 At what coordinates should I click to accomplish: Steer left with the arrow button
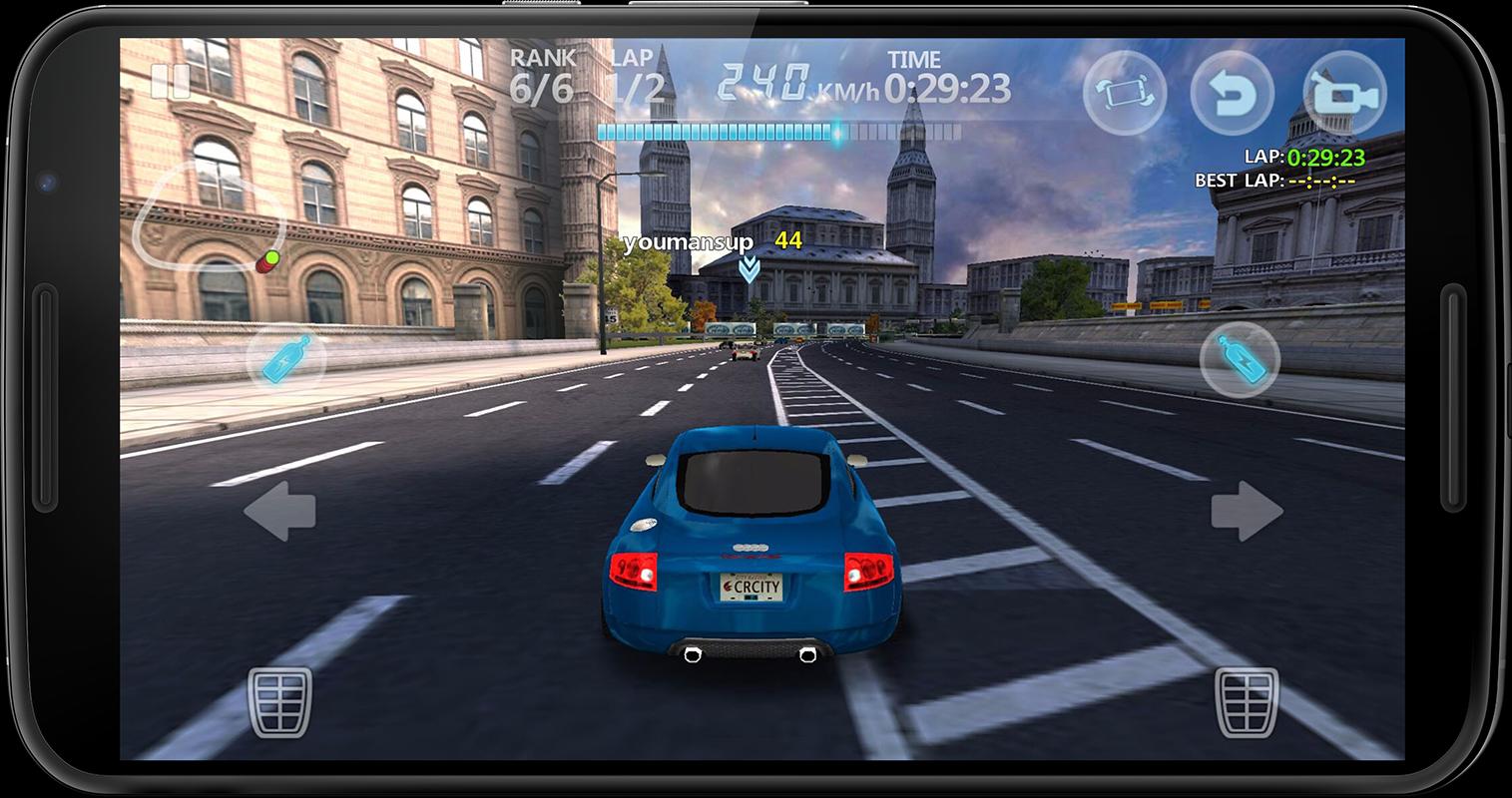[x=277, y=512]
